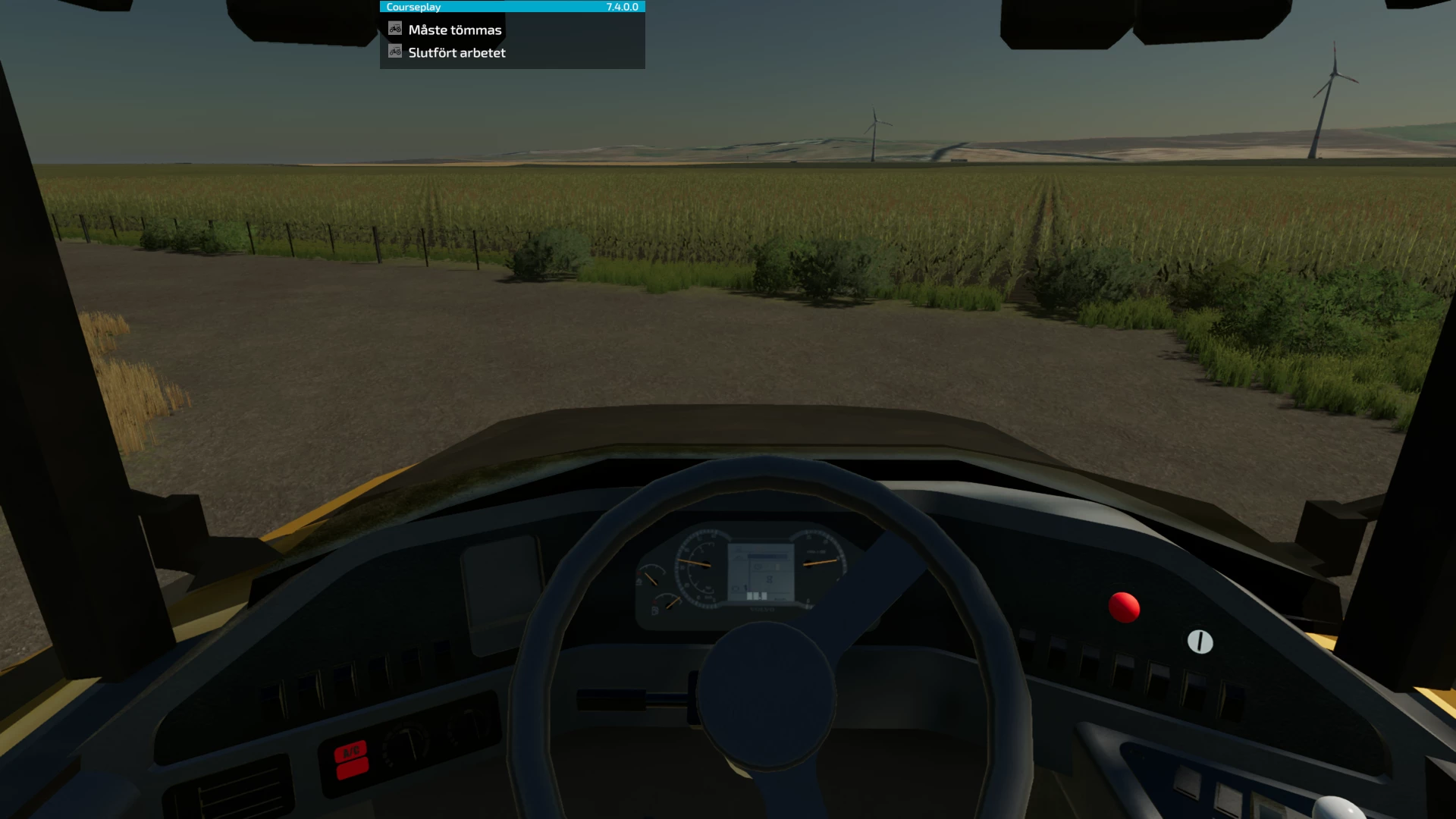Image resolution: width=1456 pixels, height=819 pixels.
Task: Select the "Måste tömmas" Courseplay message
Action: 454,30
